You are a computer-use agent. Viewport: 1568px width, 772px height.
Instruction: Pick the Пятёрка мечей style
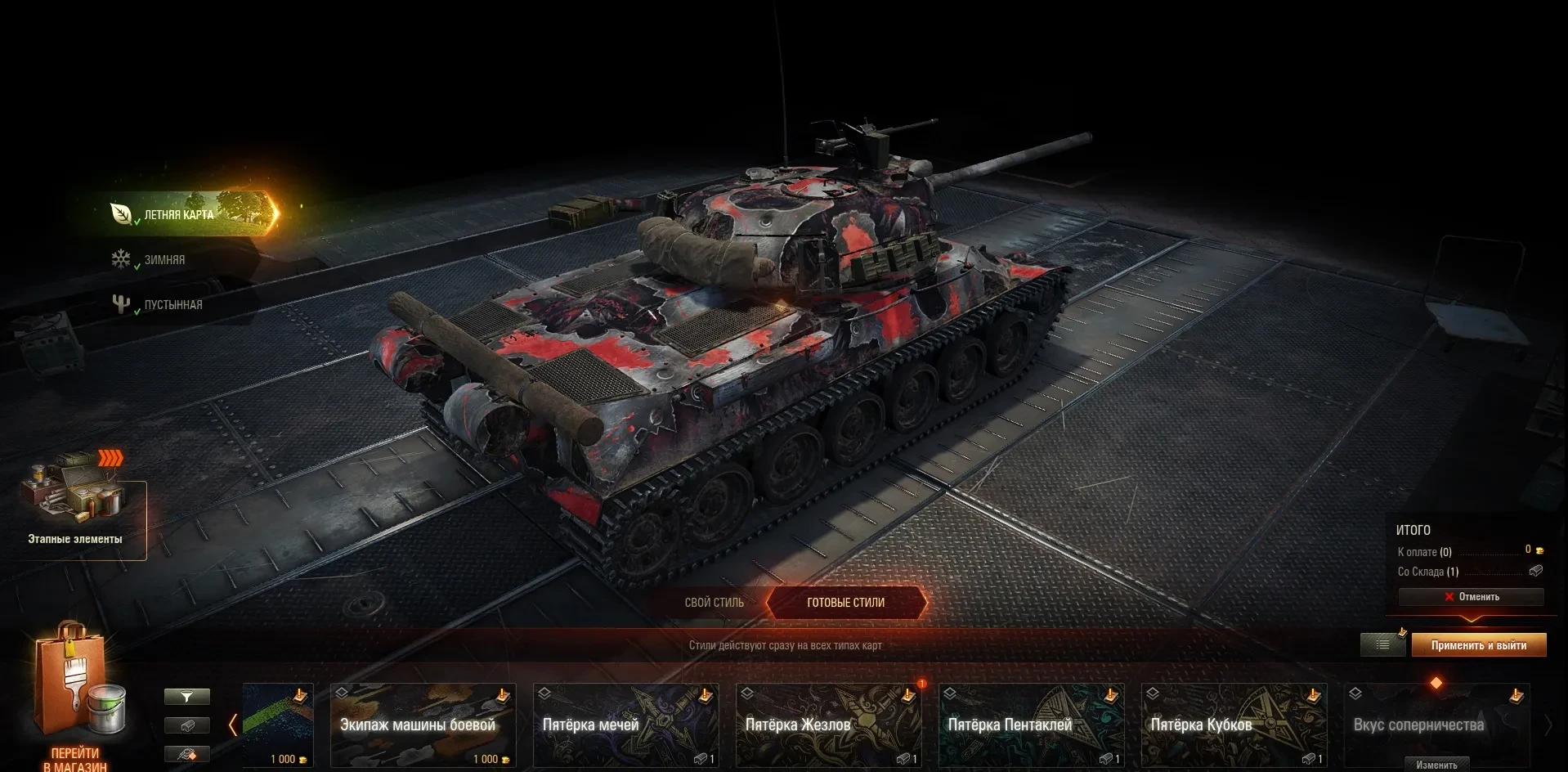point(625,725)
